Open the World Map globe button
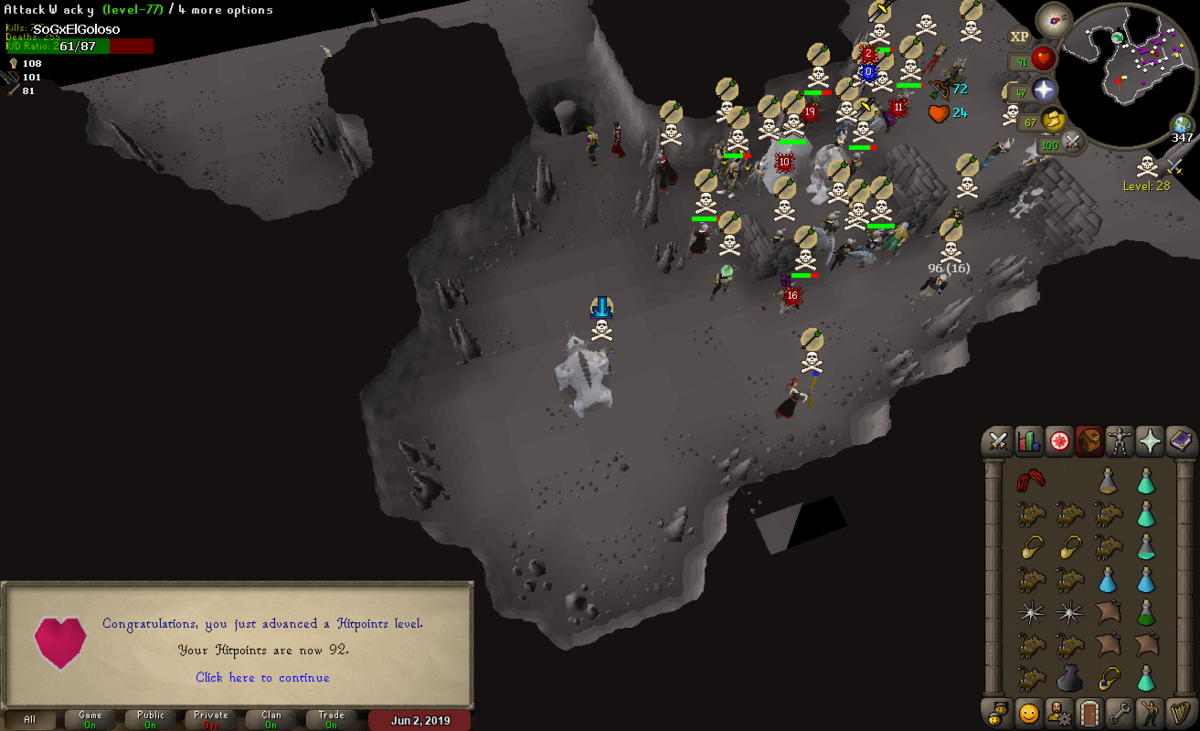Screen dimensions: 1200x731 1183,125
